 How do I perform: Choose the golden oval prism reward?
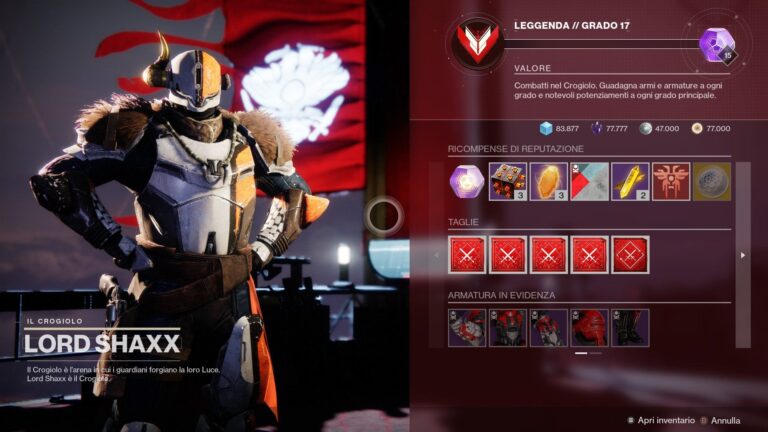pyautogui.click(x=549, y=181)
